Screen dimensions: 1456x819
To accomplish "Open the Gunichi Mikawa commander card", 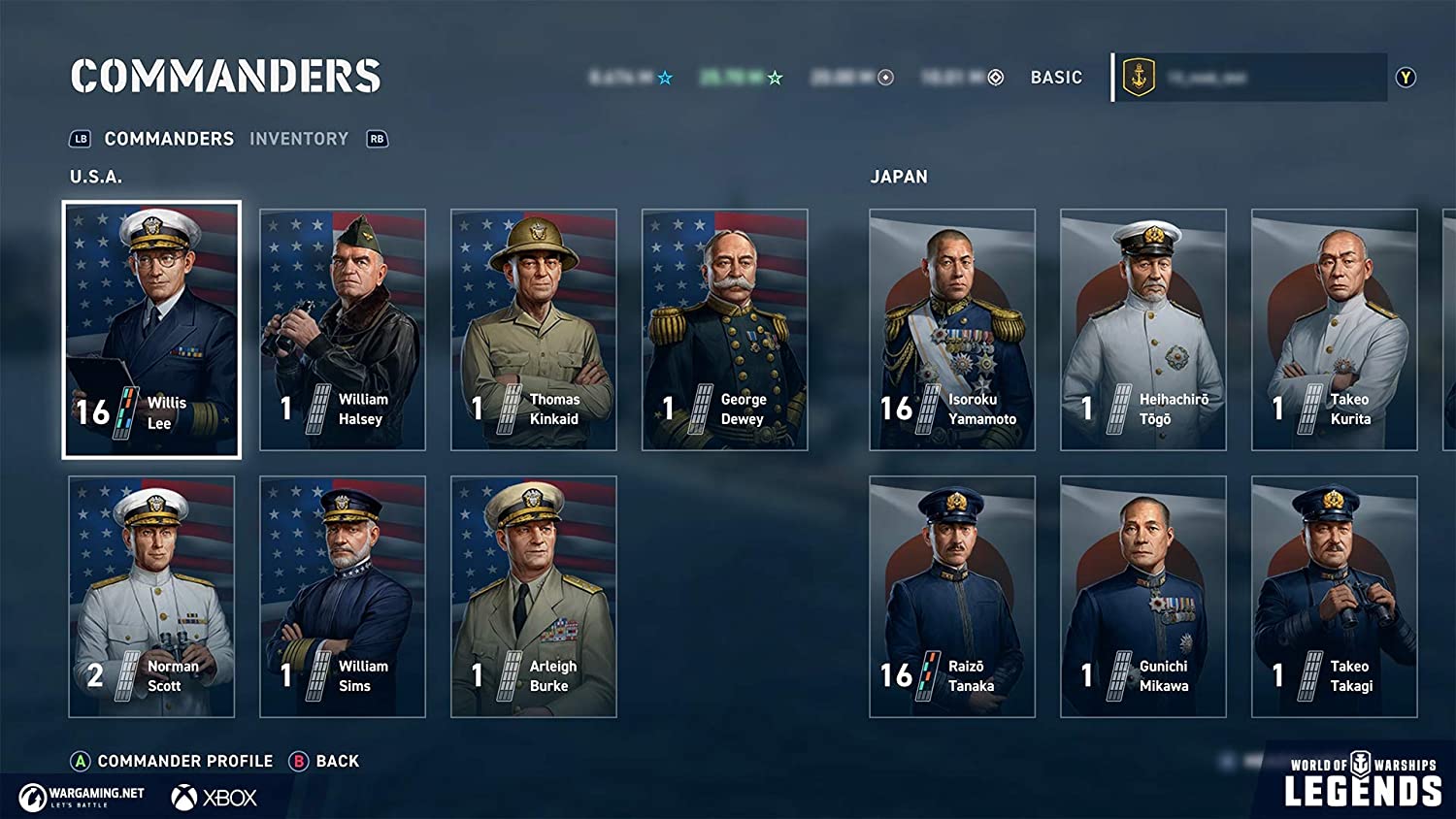I will (x=1143, y=596).
